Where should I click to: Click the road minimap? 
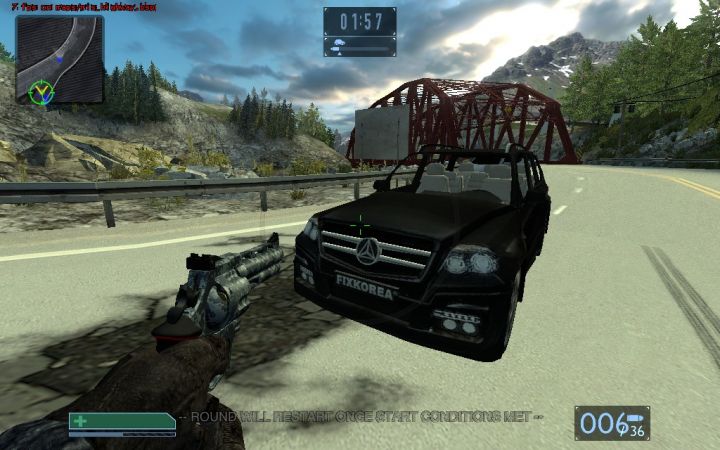[60, 59]
